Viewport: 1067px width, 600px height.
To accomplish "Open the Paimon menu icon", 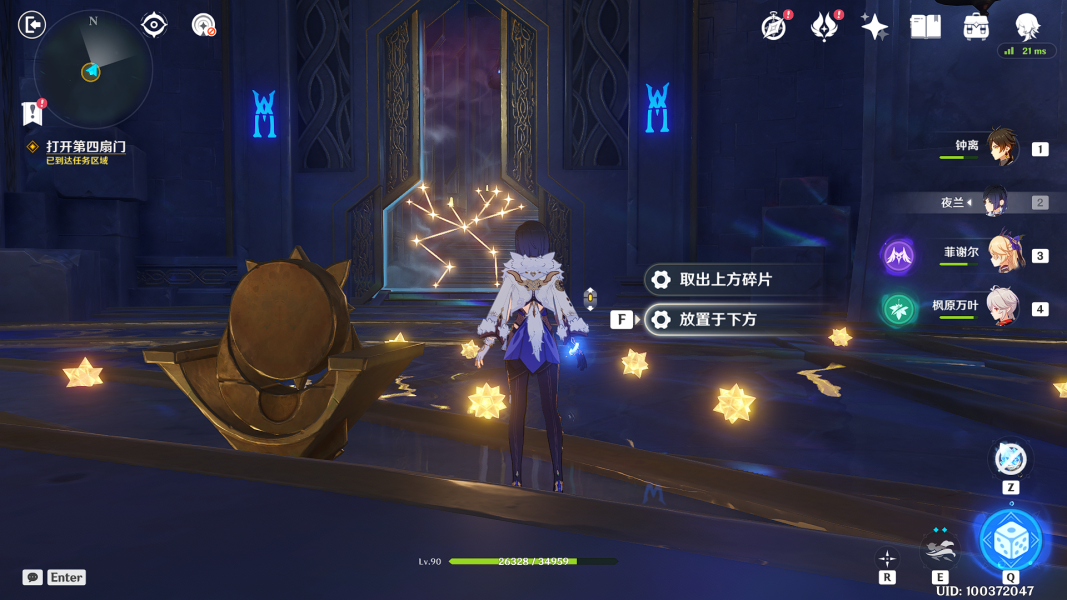I will pos(33,24).
